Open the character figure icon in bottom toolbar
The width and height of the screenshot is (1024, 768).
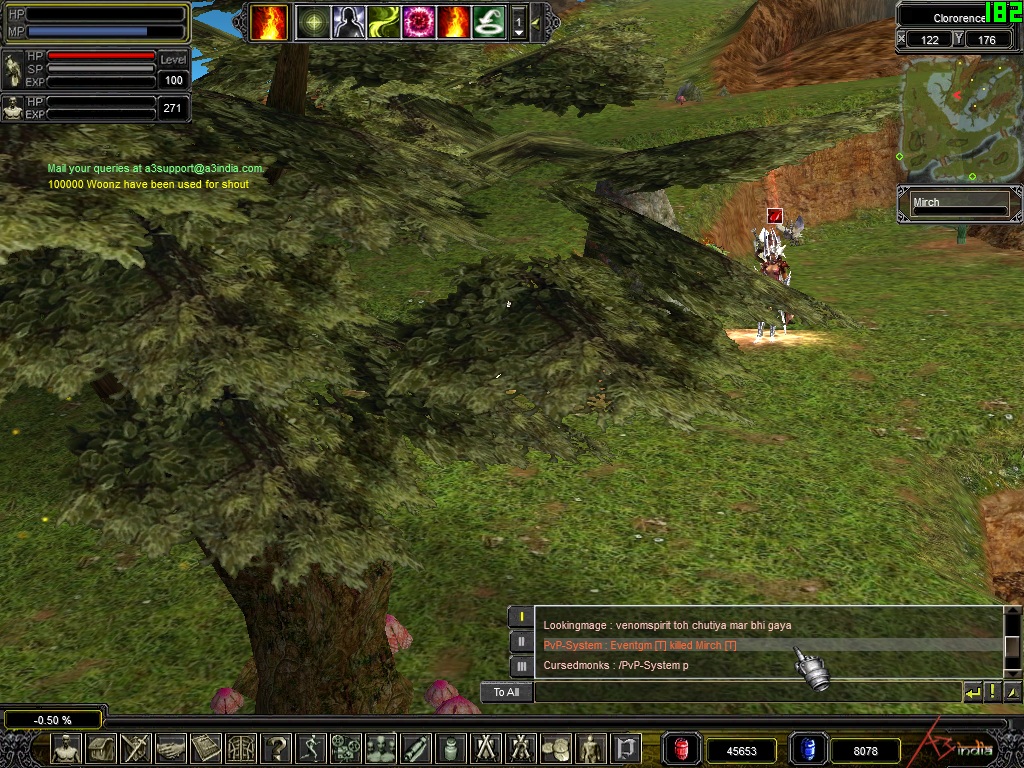67,748
